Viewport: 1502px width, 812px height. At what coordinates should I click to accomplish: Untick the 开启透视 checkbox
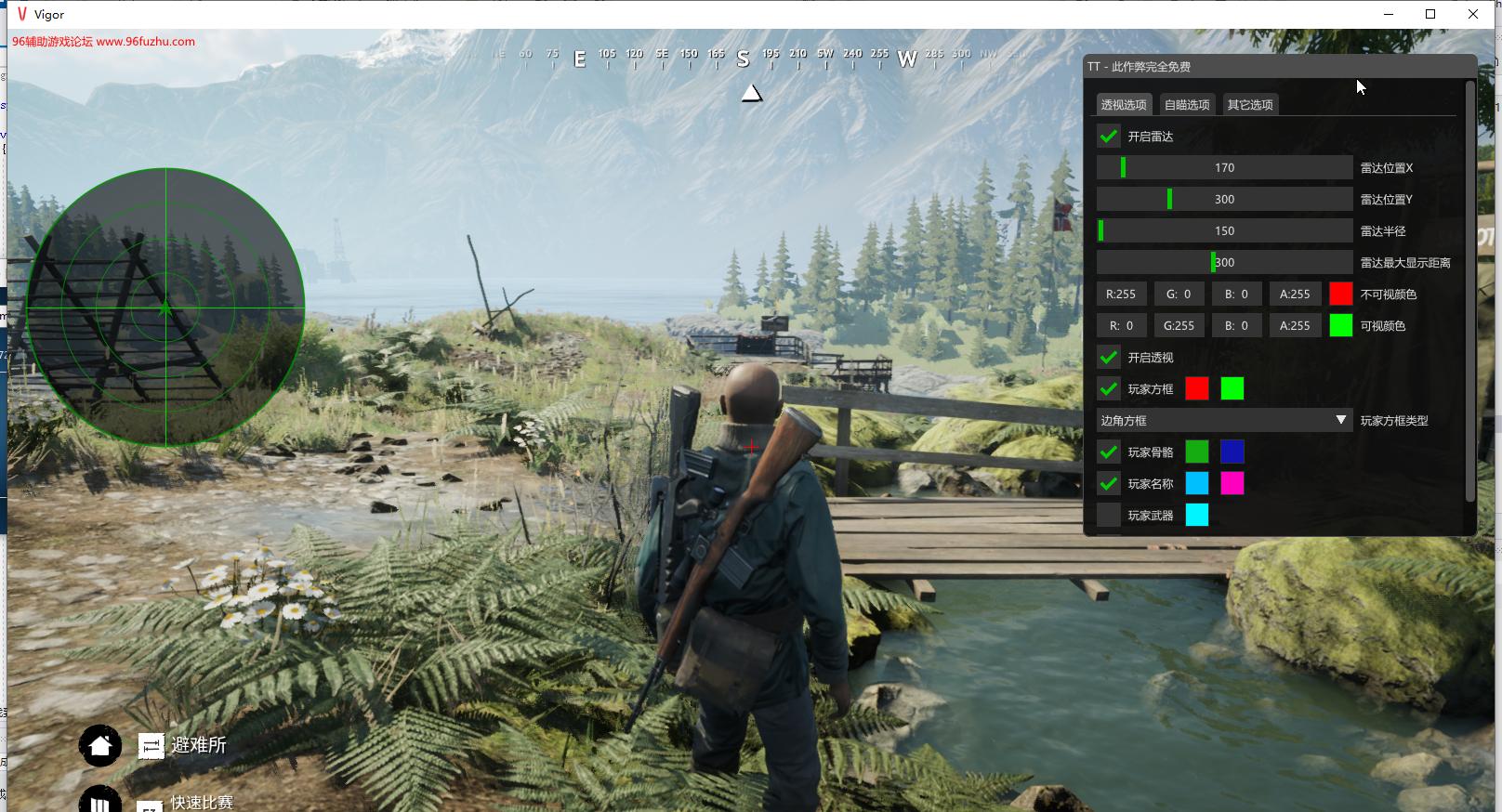(1109, 358)
